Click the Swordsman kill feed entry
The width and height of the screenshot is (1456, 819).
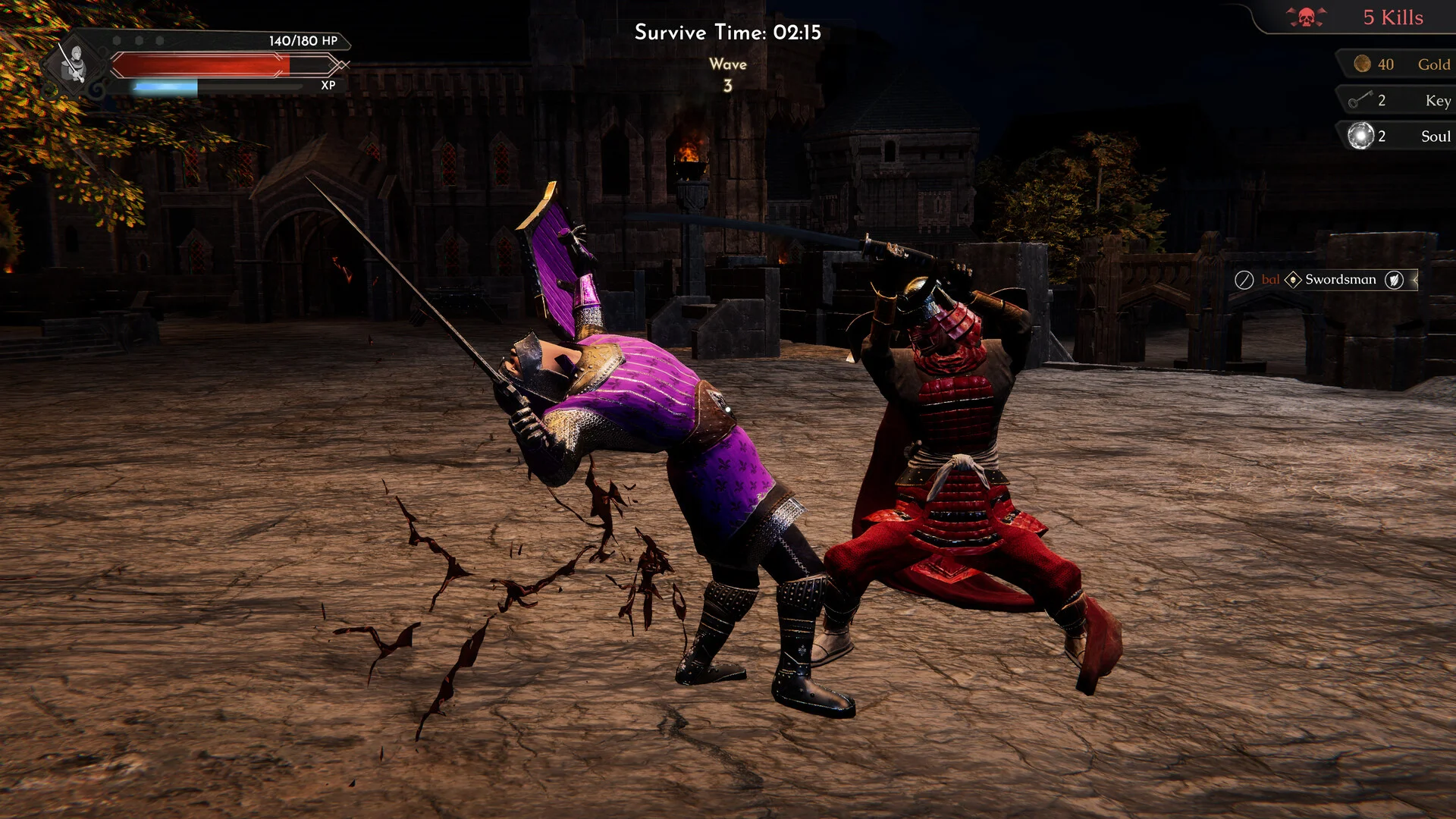(x=1340, y=280)
